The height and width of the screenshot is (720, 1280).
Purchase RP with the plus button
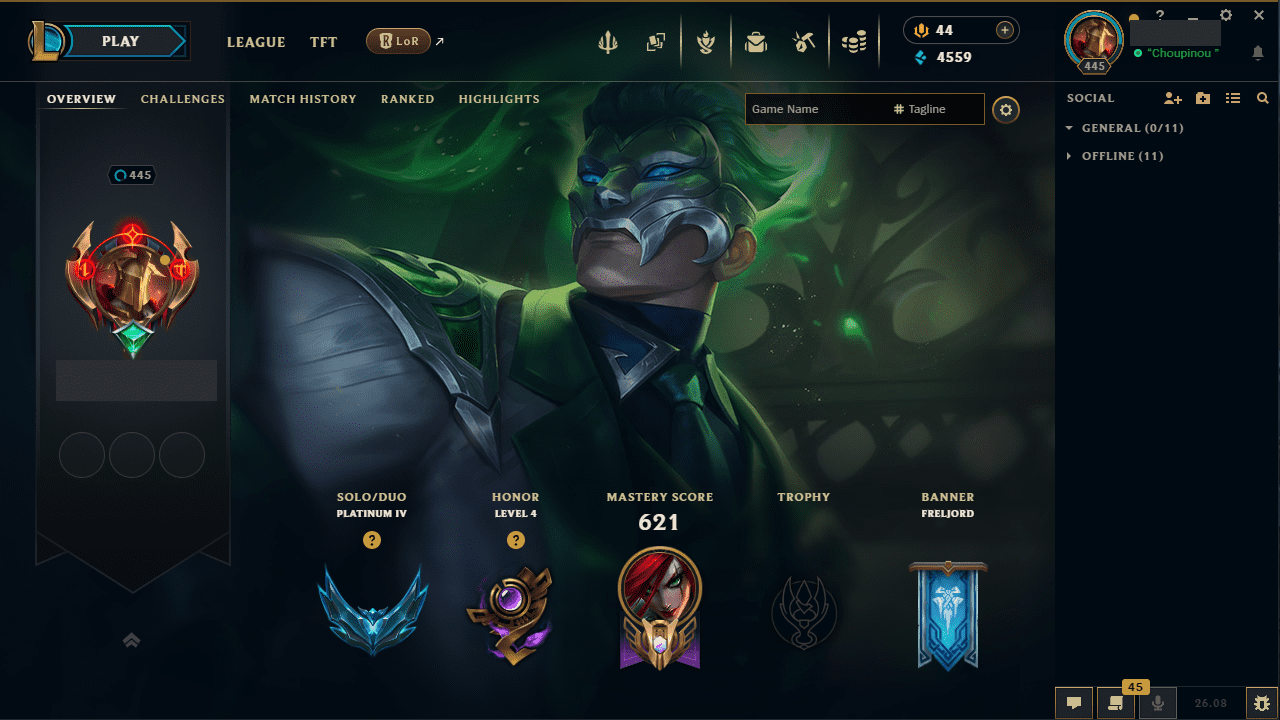(x=1002, y=30)
